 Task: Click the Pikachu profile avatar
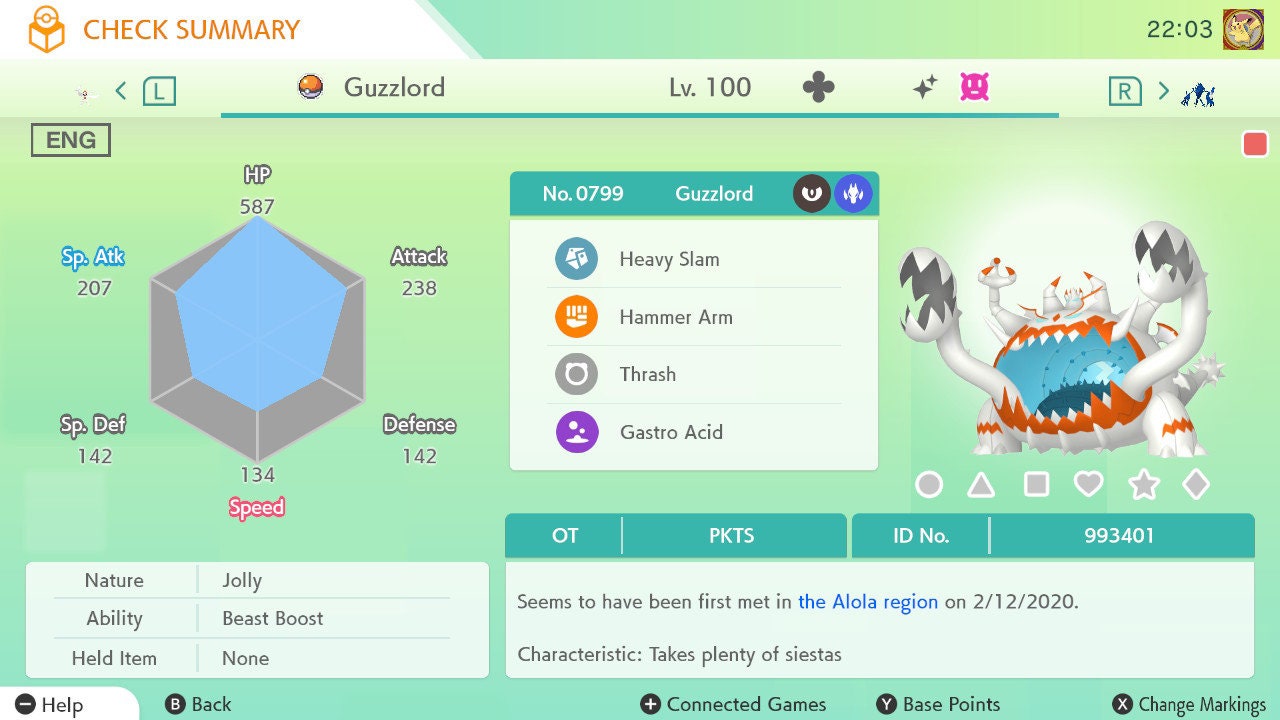pos(1243,29)
